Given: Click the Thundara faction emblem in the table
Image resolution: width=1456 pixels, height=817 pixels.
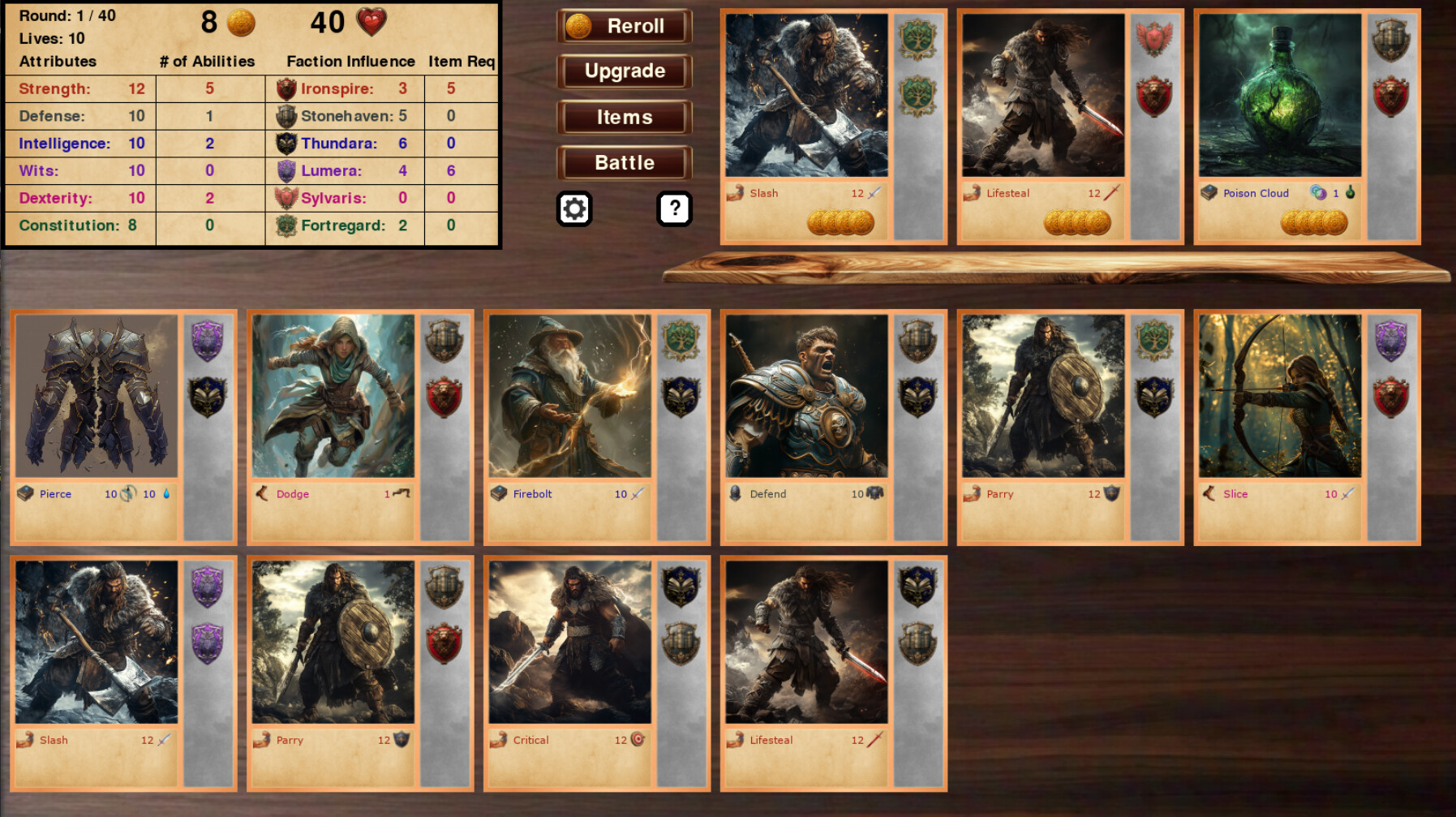Looking at the screenshot, I should [x=286, y=144].
